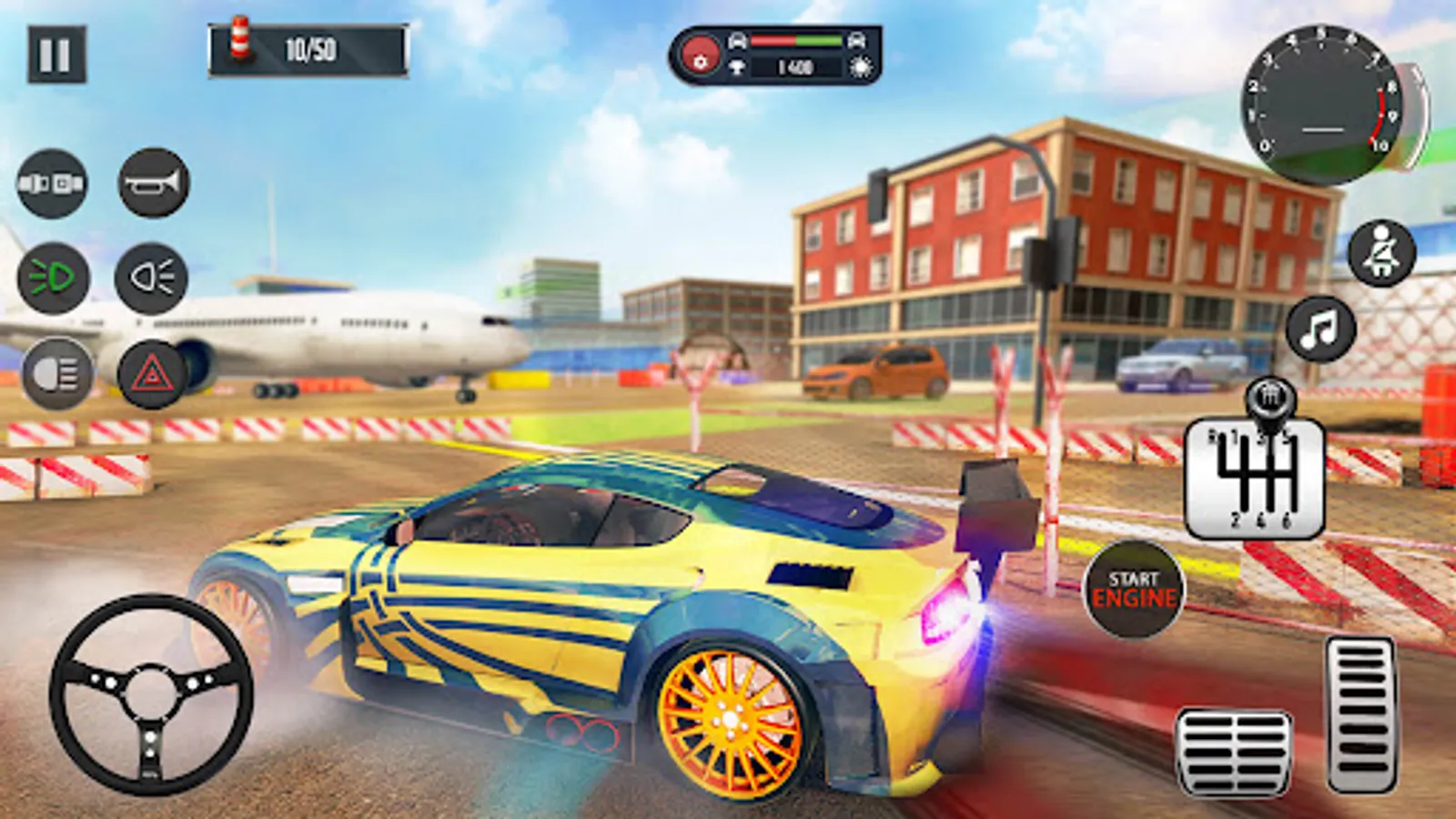Turn on the fog light button
The width and height of the screenshot is (1456, 819).
[56, 373]
